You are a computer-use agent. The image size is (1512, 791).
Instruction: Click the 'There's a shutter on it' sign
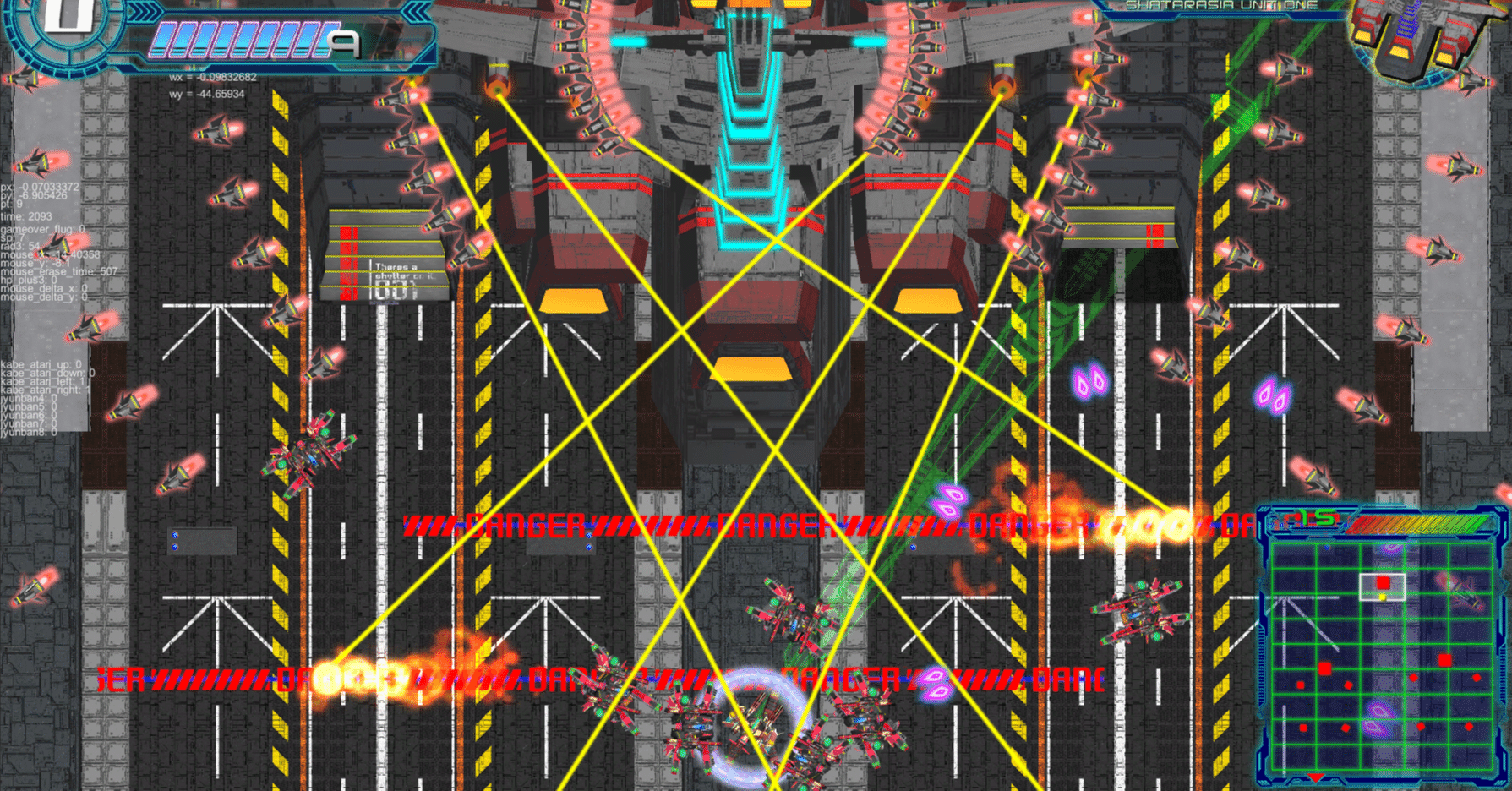tap(397, 270)
